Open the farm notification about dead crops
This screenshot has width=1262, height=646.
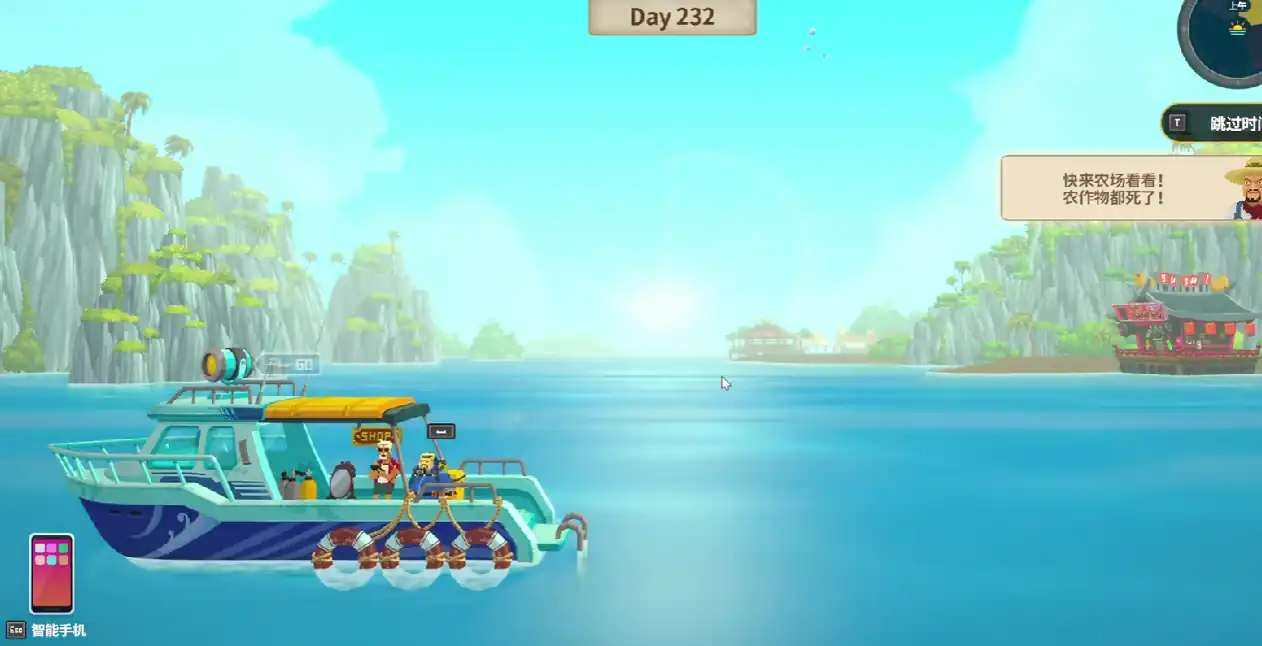(x=1114, y=188)
